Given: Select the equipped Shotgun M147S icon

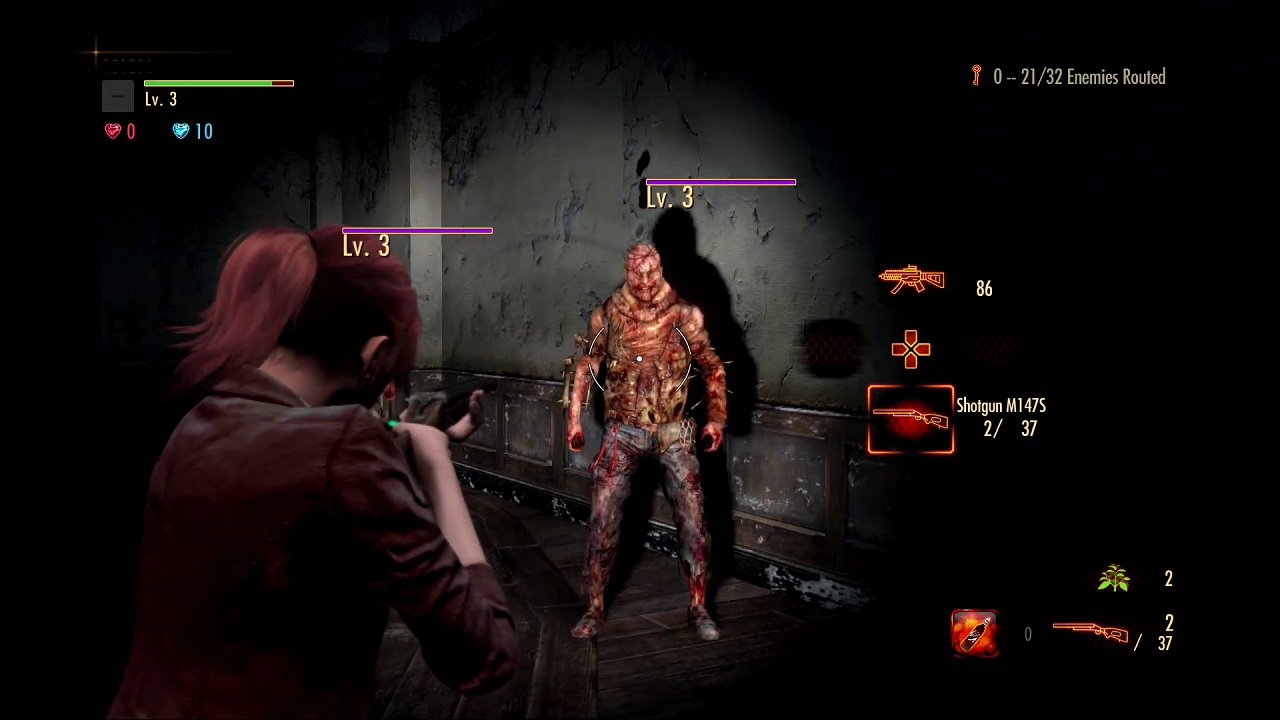Looking at the screenshot, I should point(910,419).
